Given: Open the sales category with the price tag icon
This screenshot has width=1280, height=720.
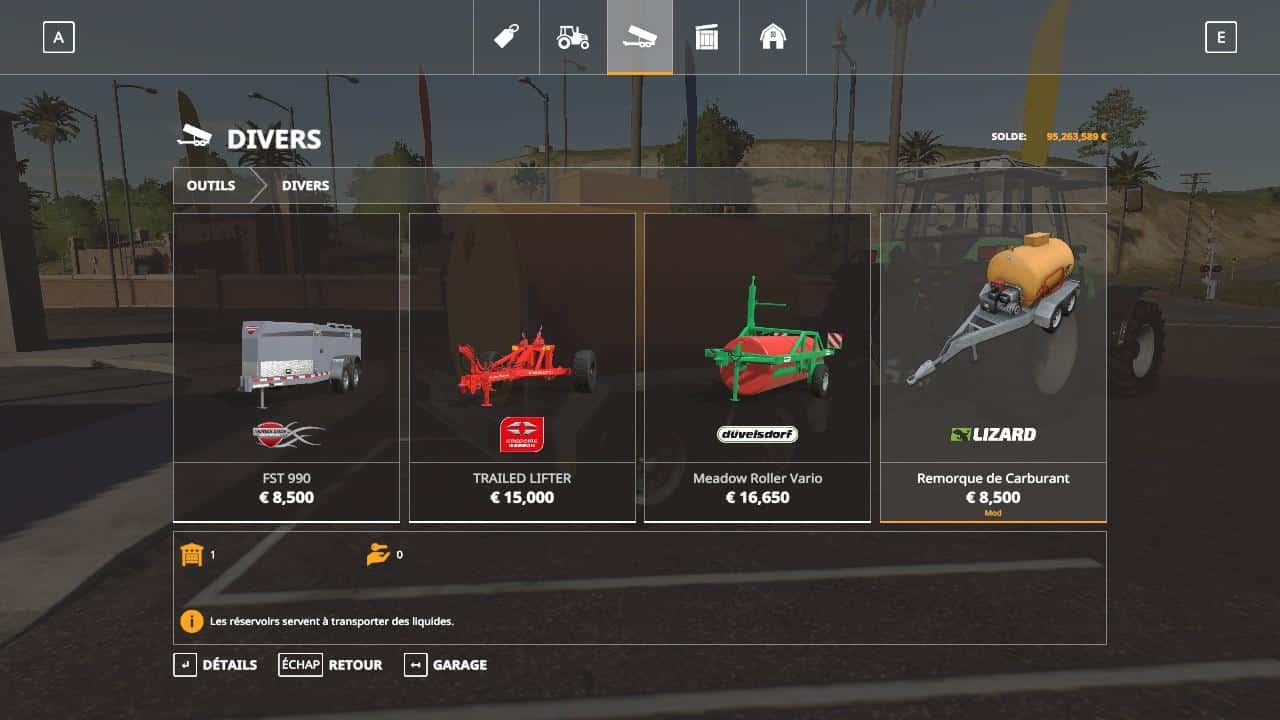Looking at the screenshot, I should click(506, 36).
